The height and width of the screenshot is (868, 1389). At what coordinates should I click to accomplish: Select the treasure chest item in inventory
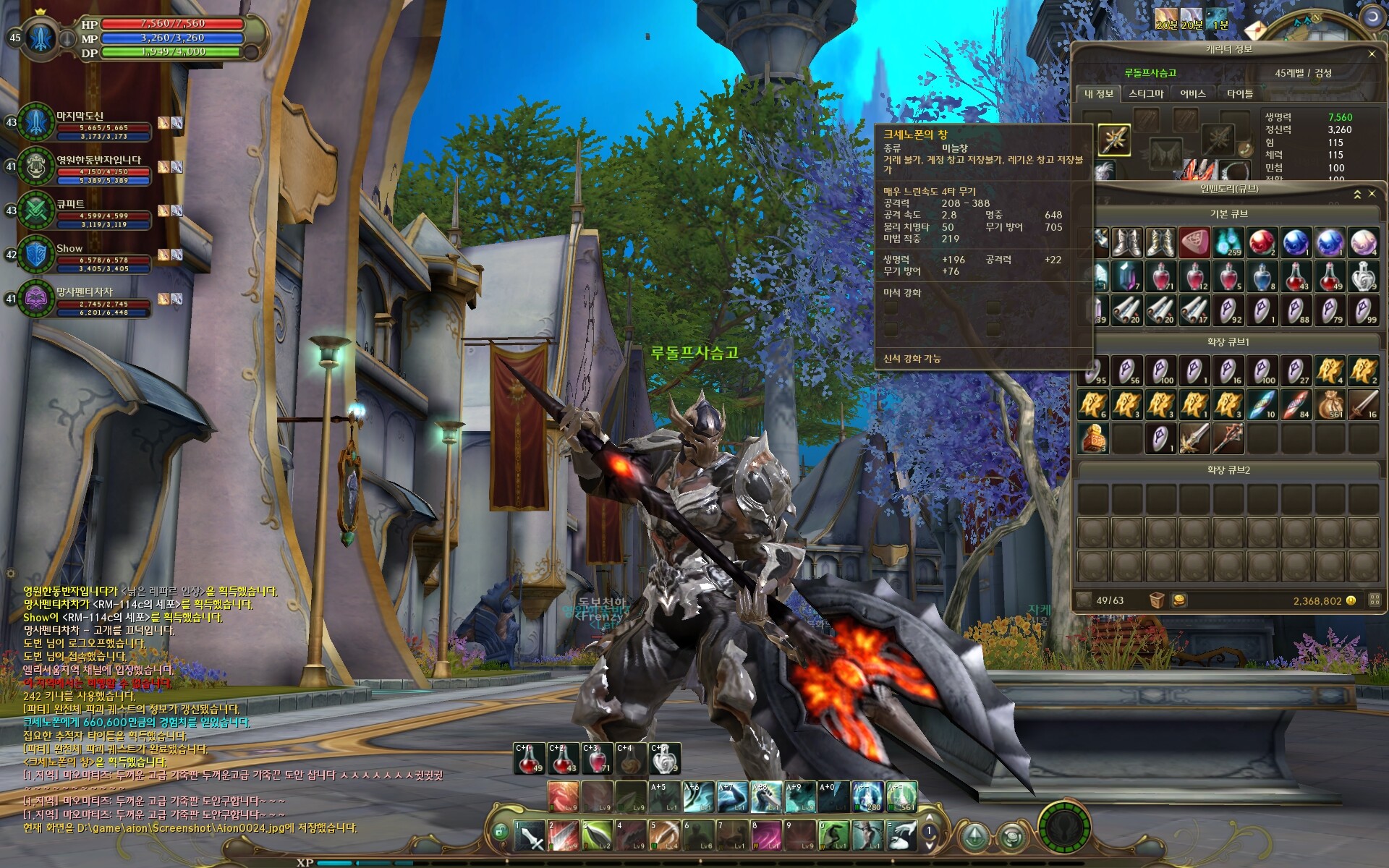point(1092,438)
